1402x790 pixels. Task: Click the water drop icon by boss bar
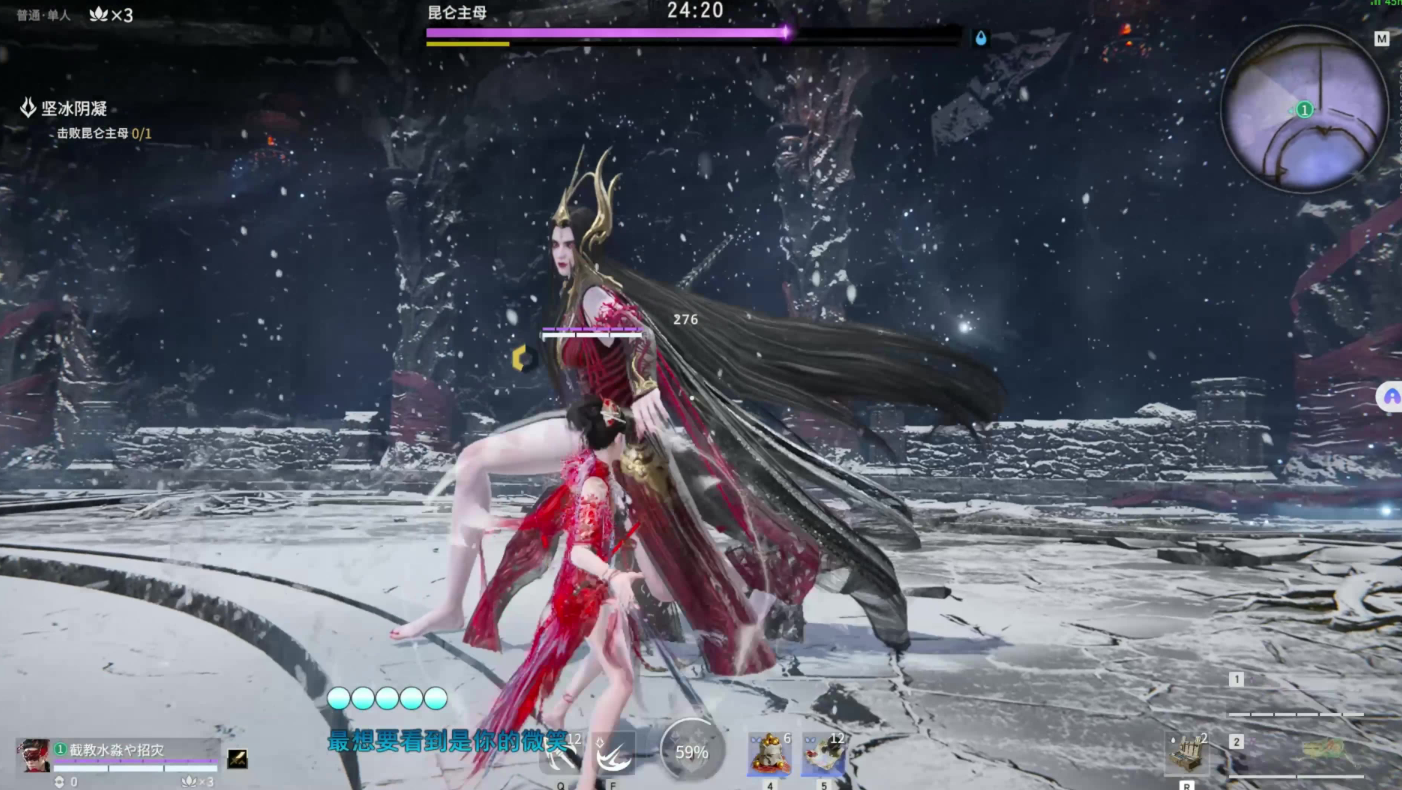pos(981,38)
